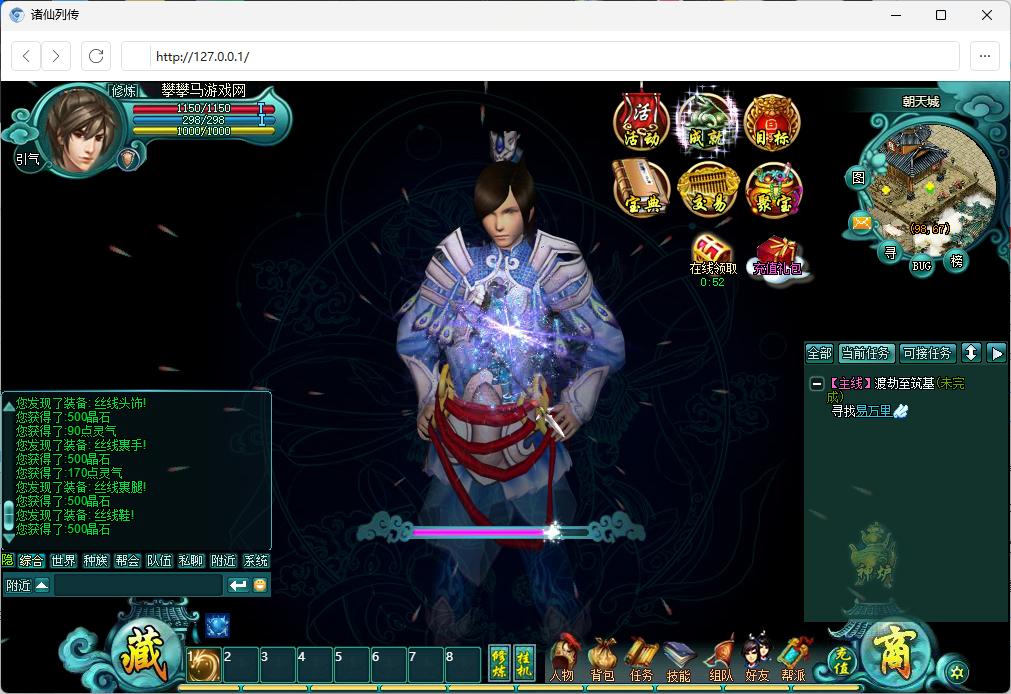Follow the 易万里 quest link
This screenshot has height=694, width=1011.
[873, 411]
